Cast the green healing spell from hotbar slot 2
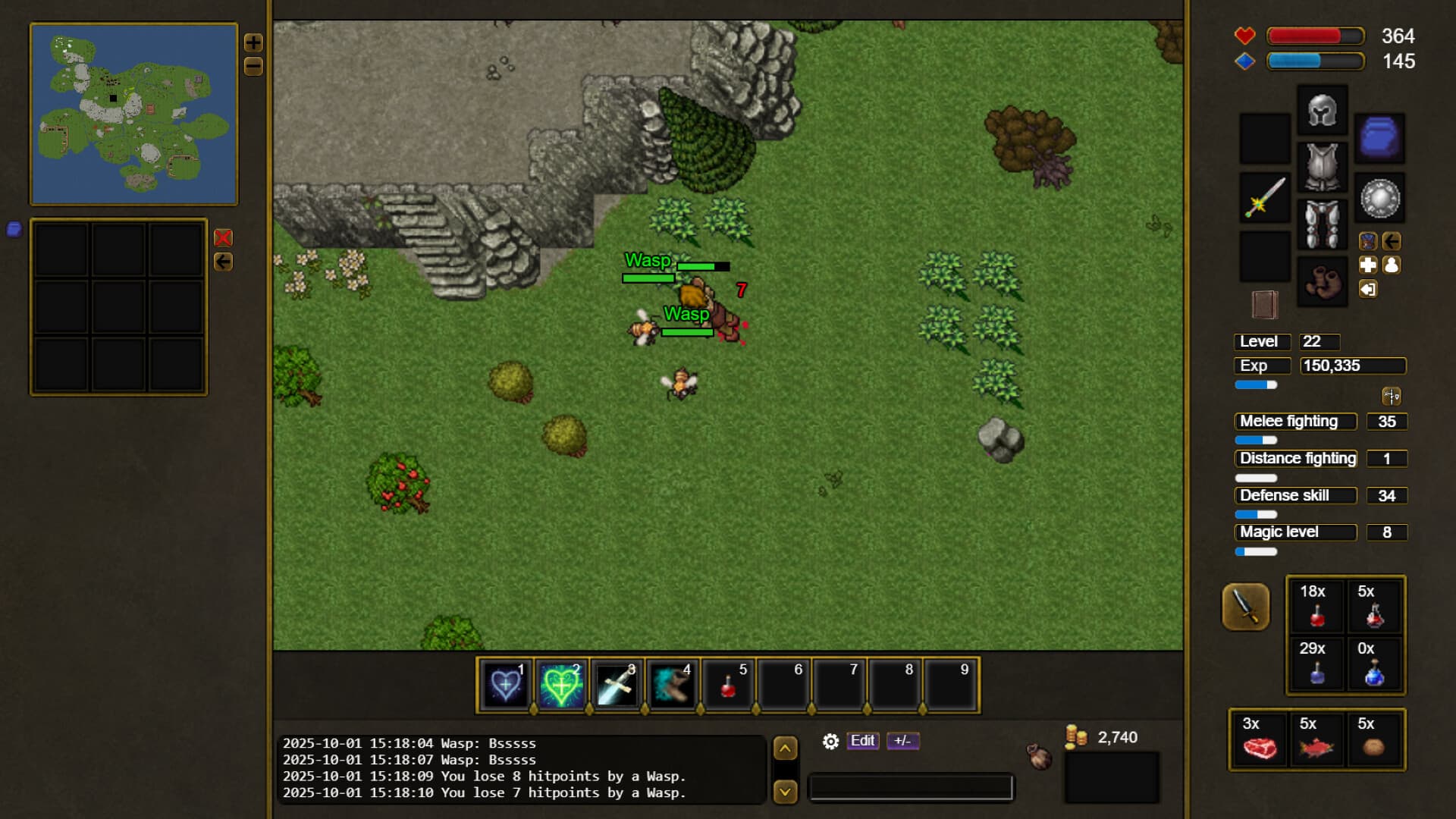 561,685
